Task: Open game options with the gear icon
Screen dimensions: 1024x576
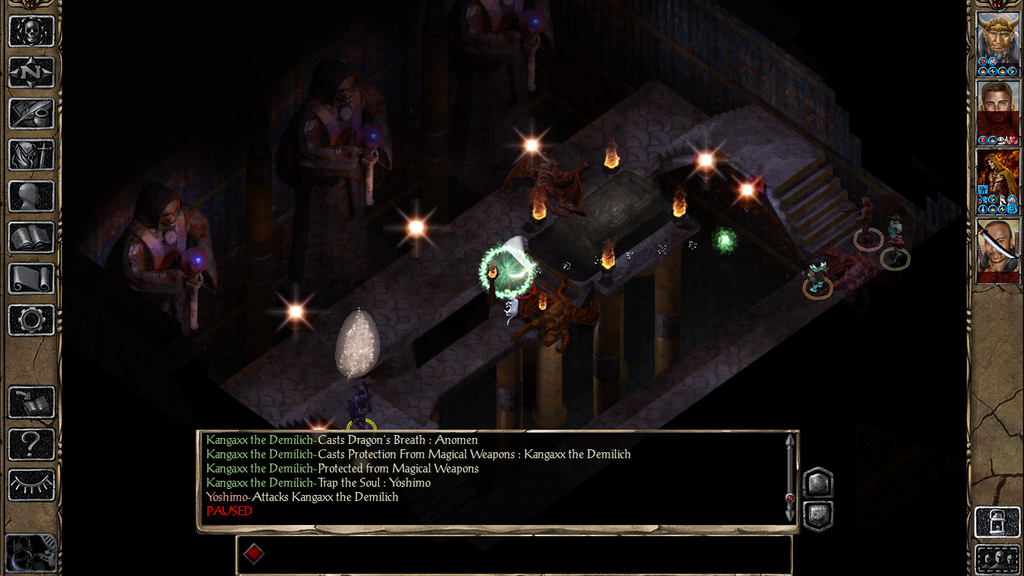Action: pyautogui.click(x=31, y=320)
